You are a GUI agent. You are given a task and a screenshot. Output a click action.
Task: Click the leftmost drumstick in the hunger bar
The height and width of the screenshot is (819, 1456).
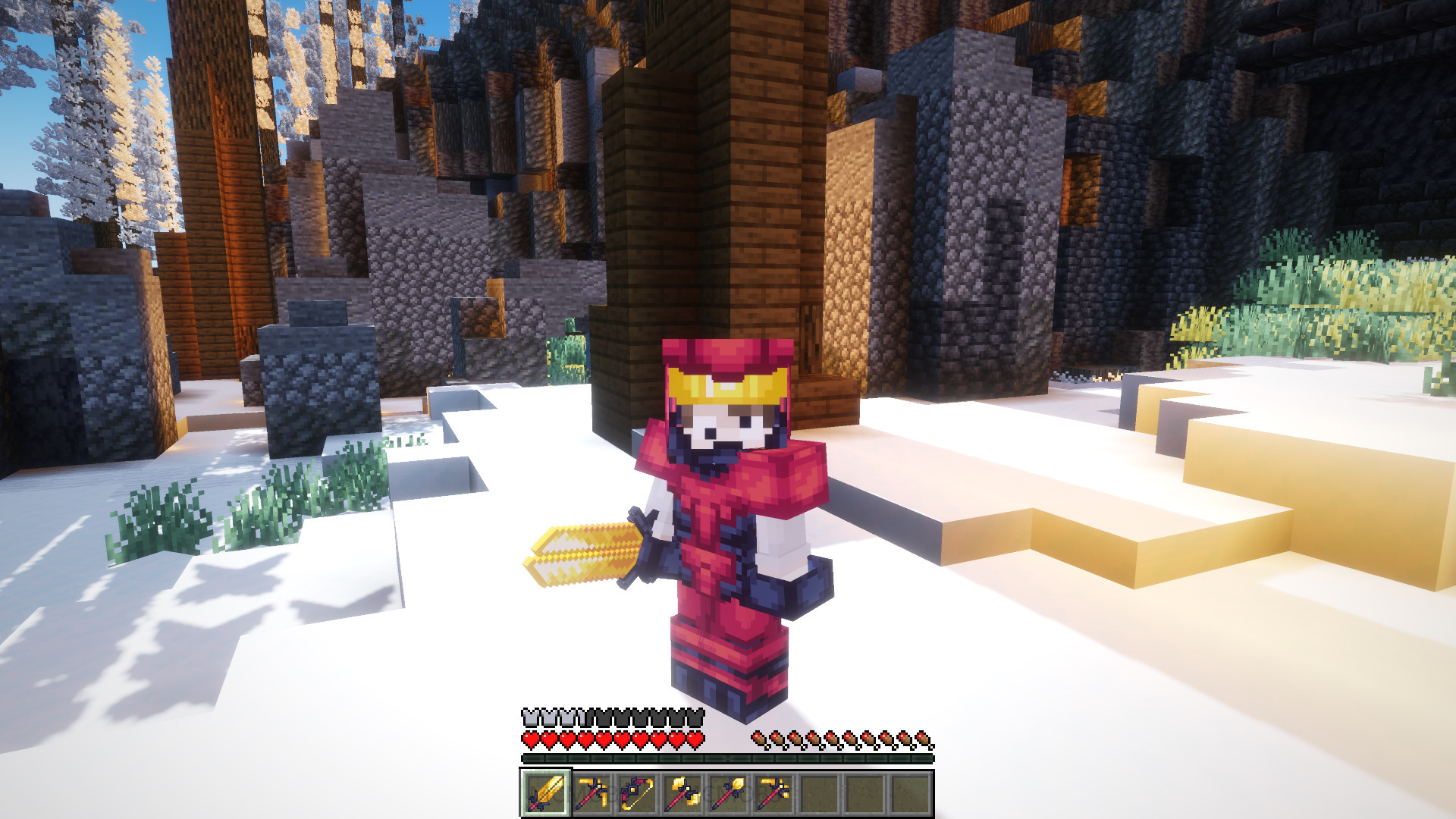tap(759, 739)
